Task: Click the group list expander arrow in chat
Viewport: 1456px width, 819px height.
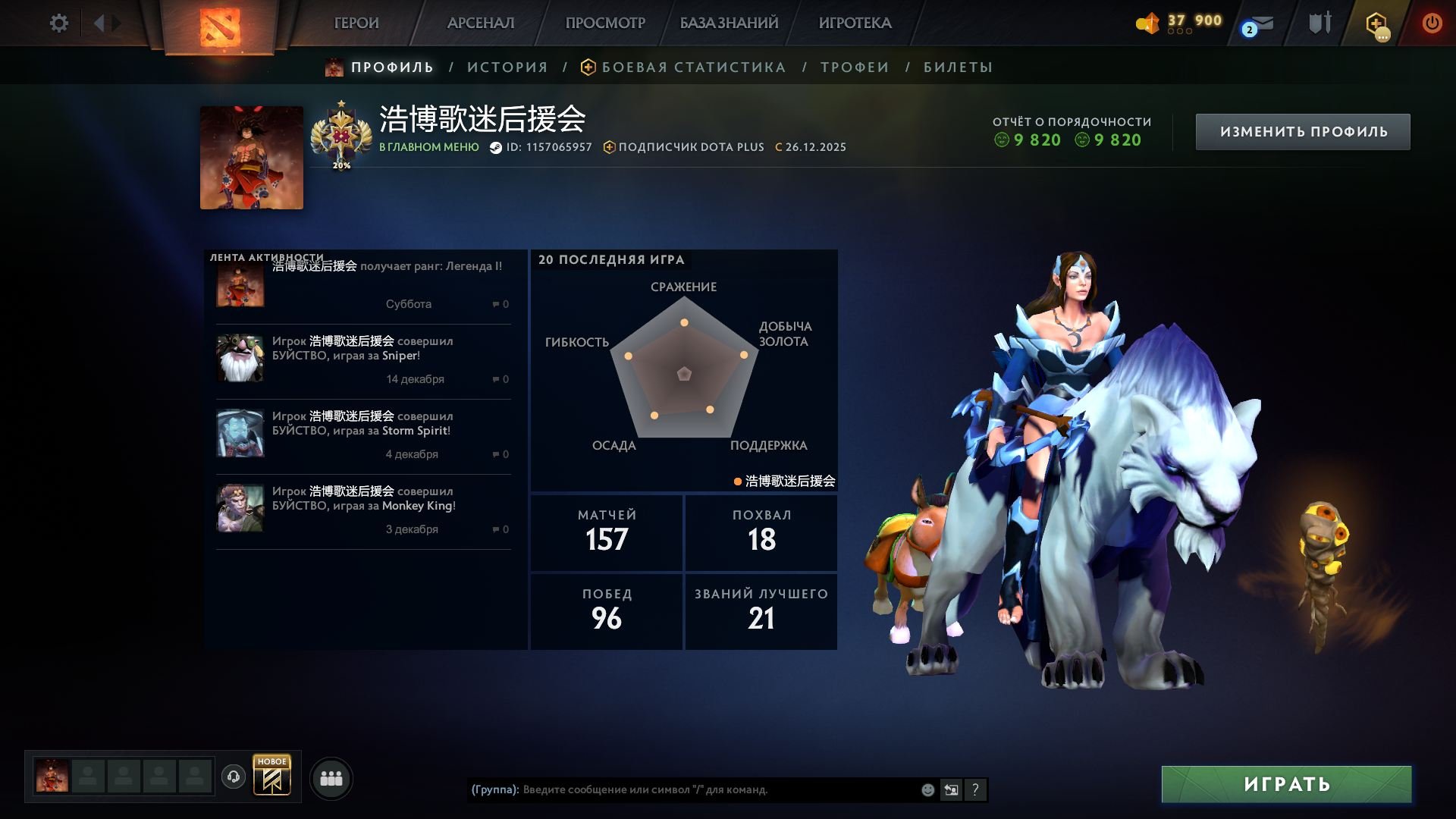Action: [x=950, y=789]
